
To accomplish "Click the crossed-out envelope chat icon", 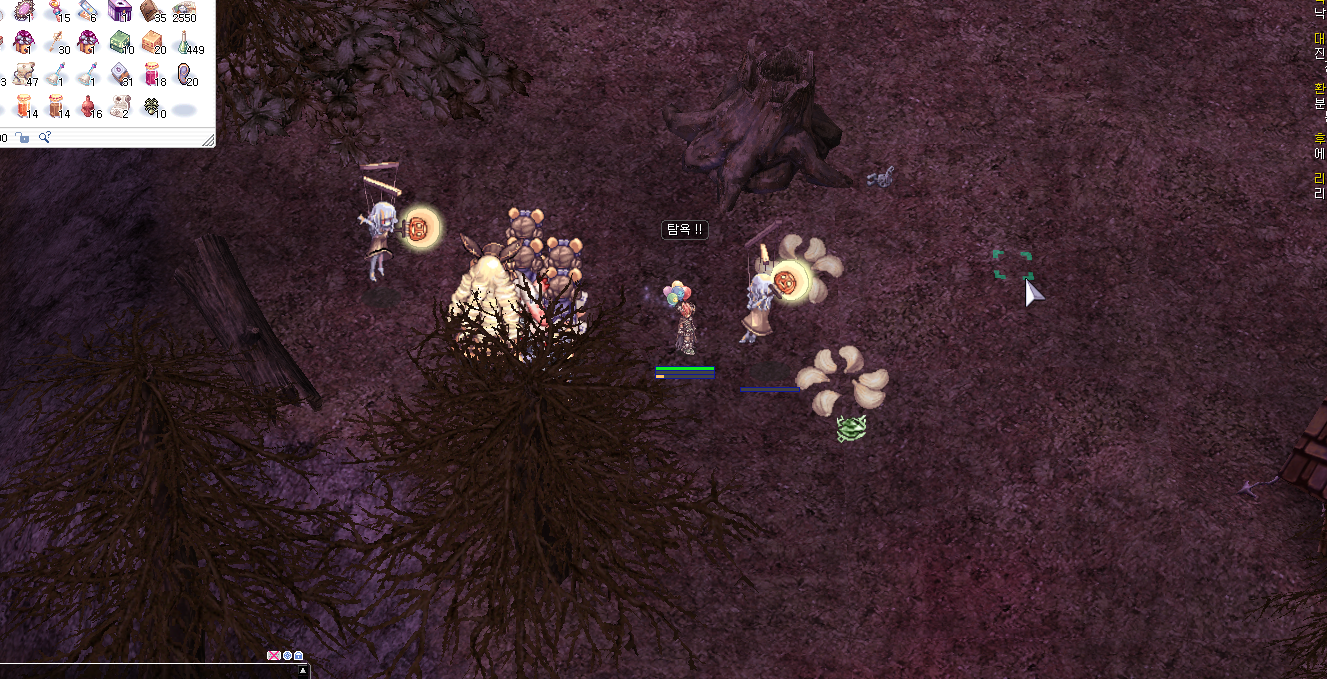I will coord(273,656).
